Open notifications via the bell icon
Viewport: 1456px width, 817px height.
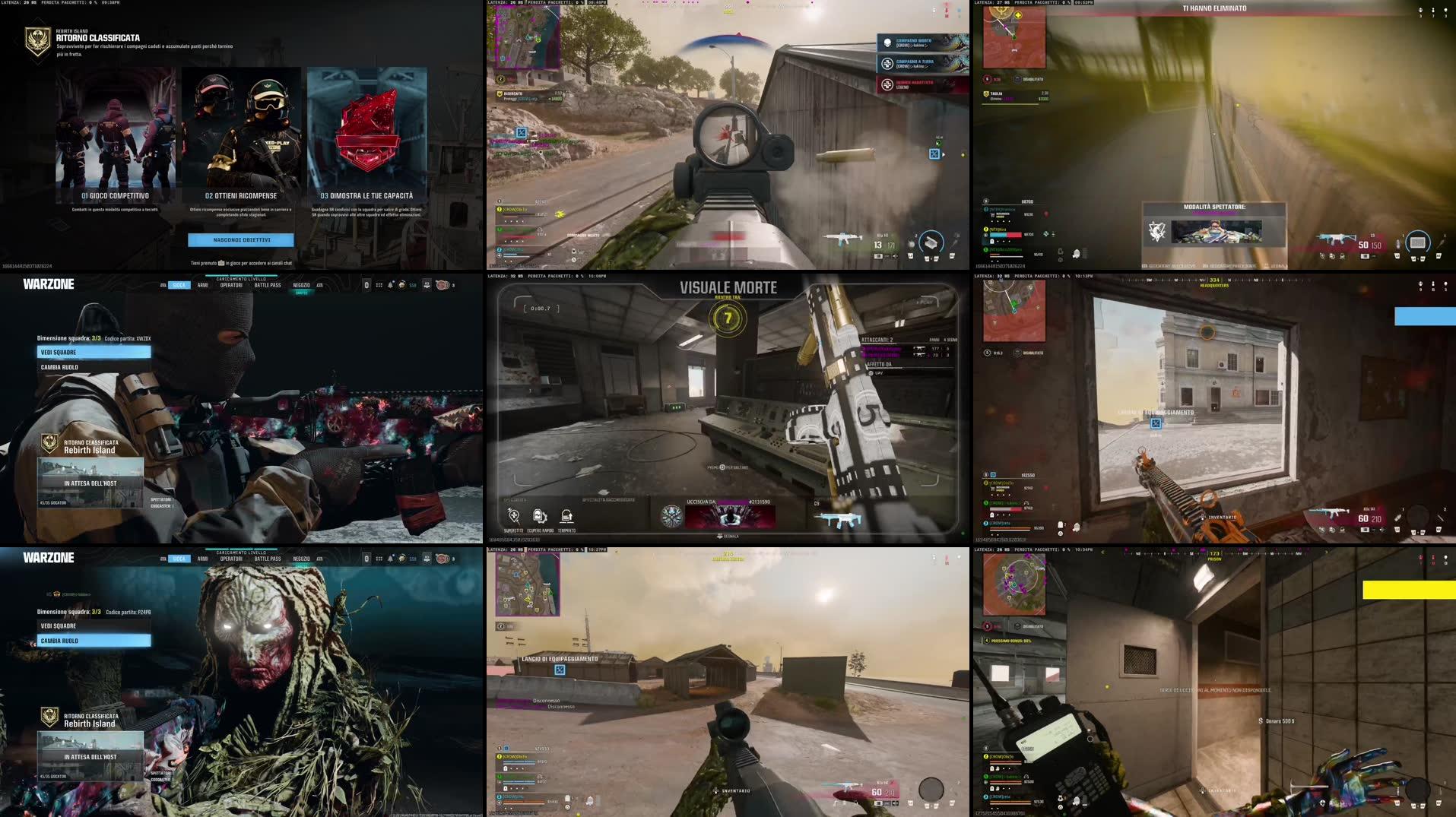pyautogui.click(x=390, y=284)
